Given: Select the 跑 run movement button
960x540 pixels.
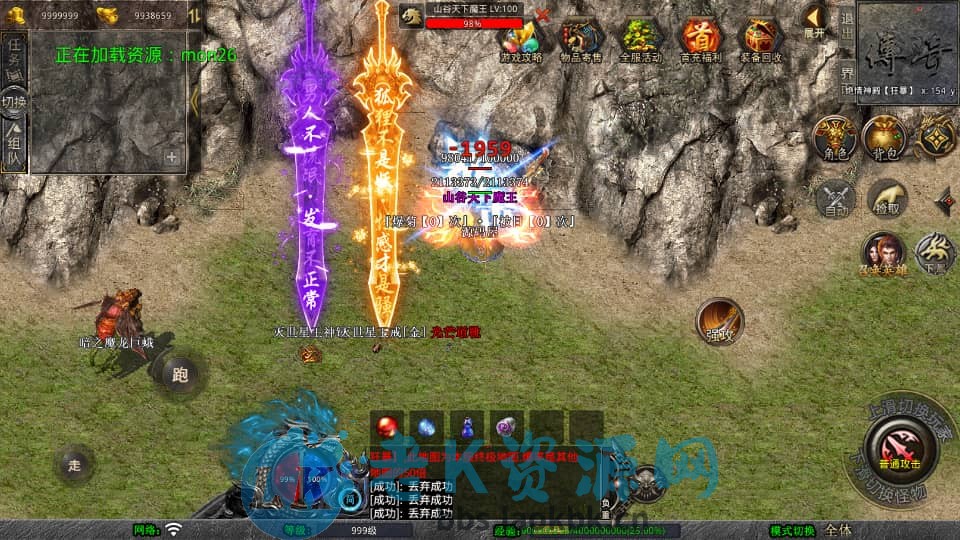Looking at the screenshot, I should coord(180,375).
